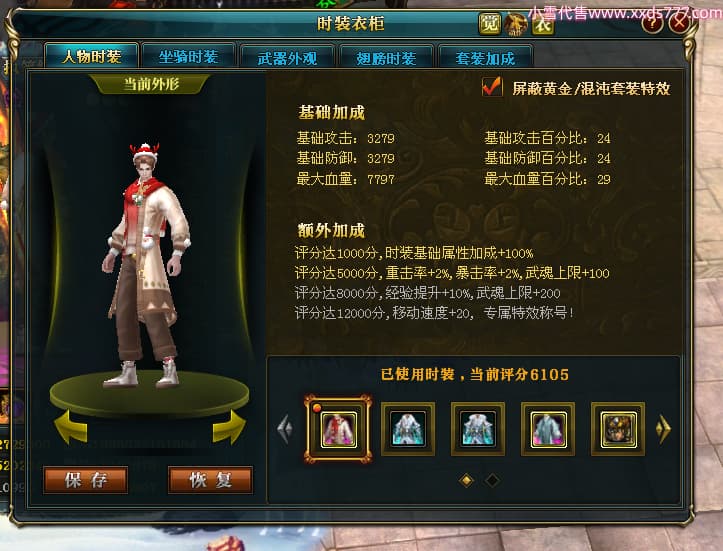Toggle the 屏蔽黄金/混沌套装特效 checkbox

492,87
